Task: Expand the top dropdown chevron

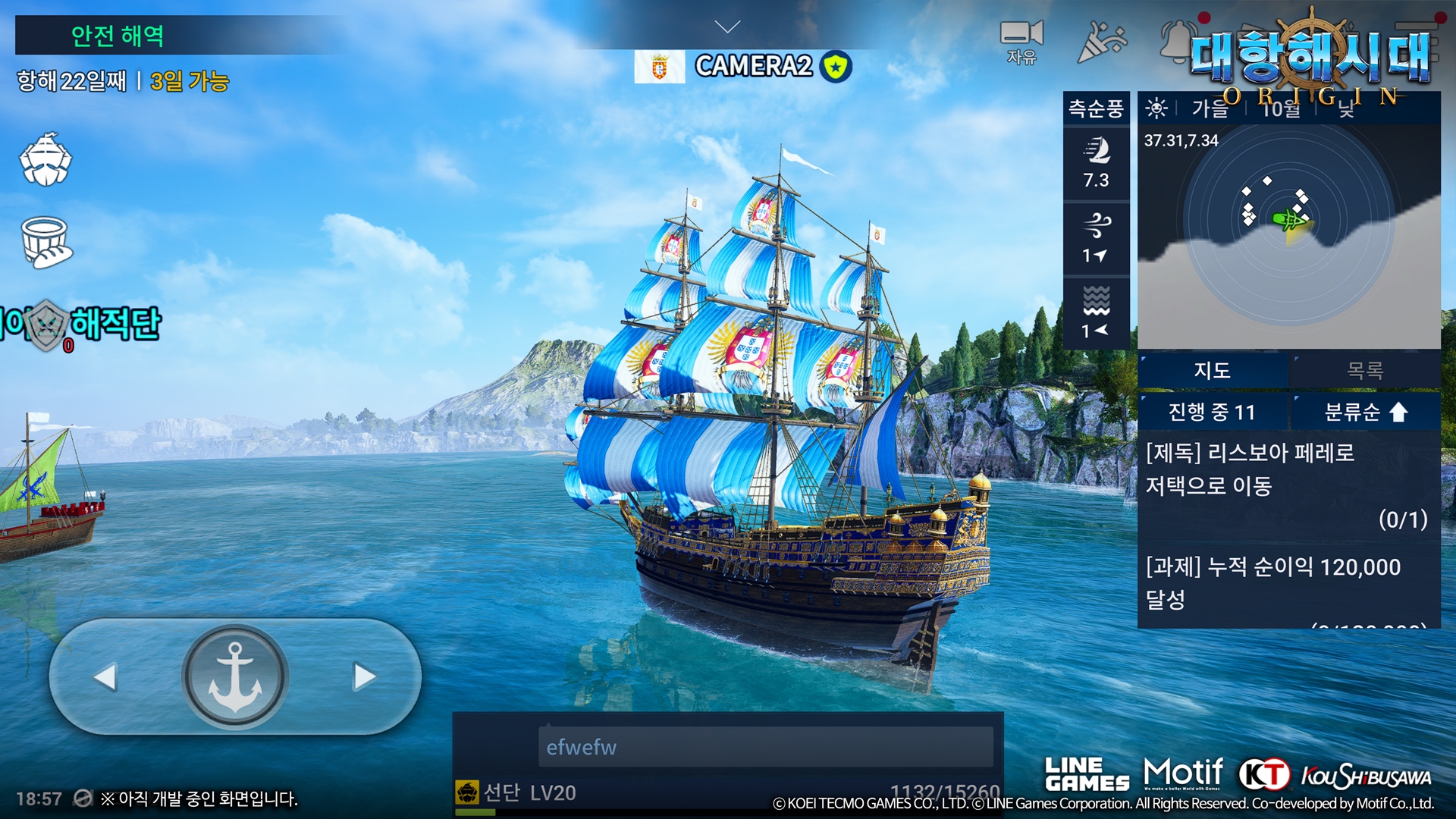Action: (x=727, y=27)
